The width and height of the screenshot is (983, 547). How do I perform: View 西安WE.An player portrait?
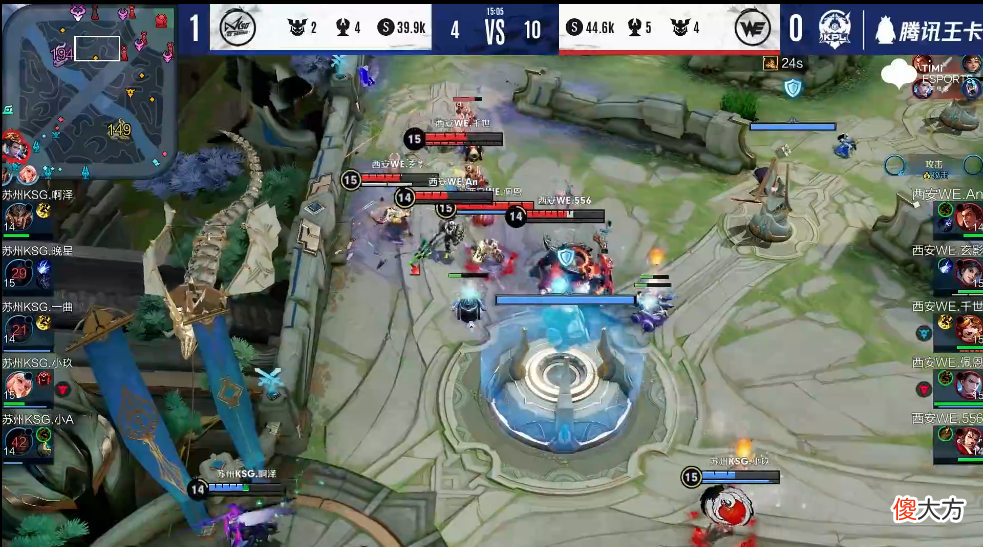pos(967,217)
